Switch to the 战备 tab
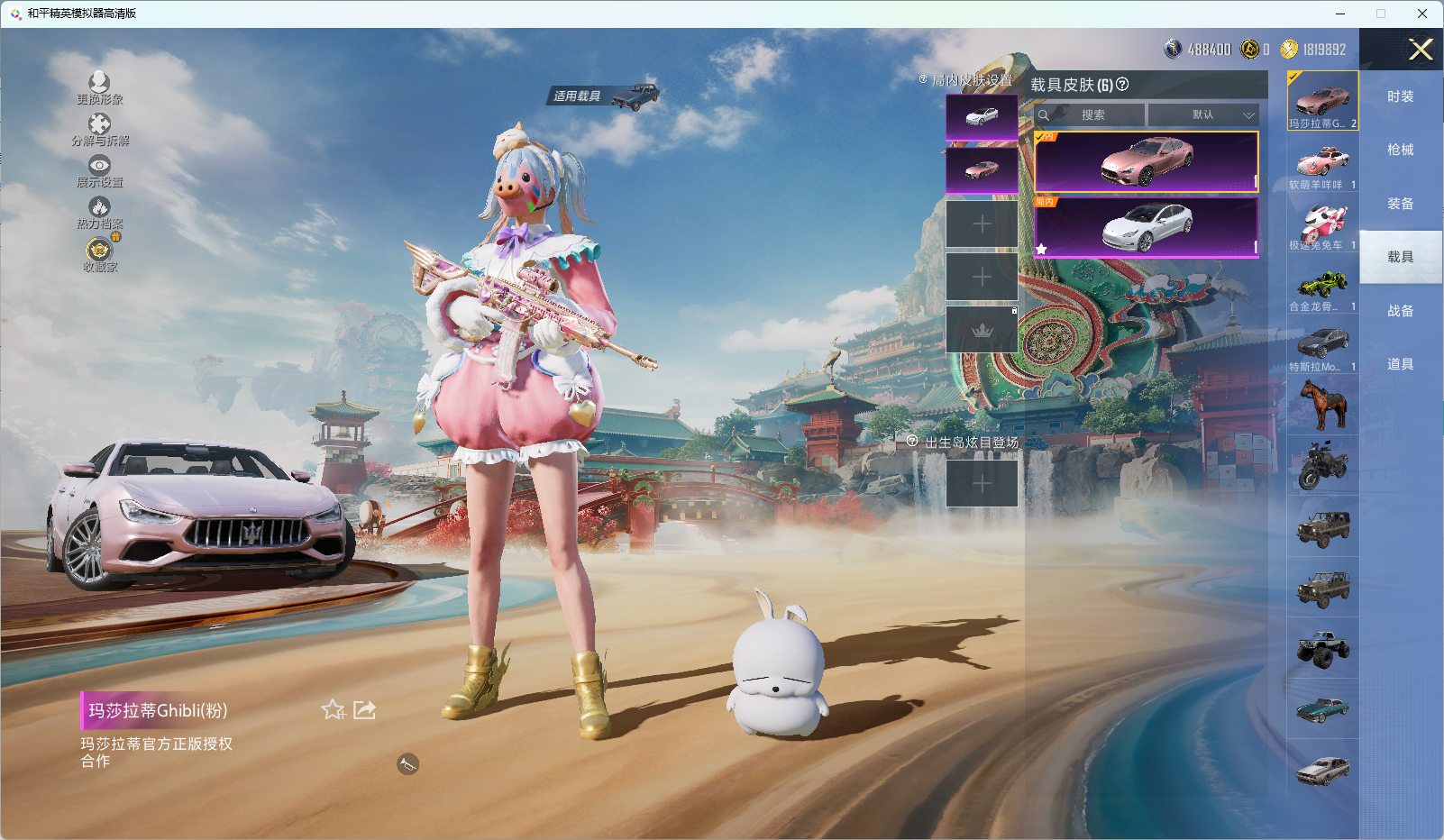The width and height of the screenshot is (1444, 840). pyautogui.click(x=1400, y=311)
